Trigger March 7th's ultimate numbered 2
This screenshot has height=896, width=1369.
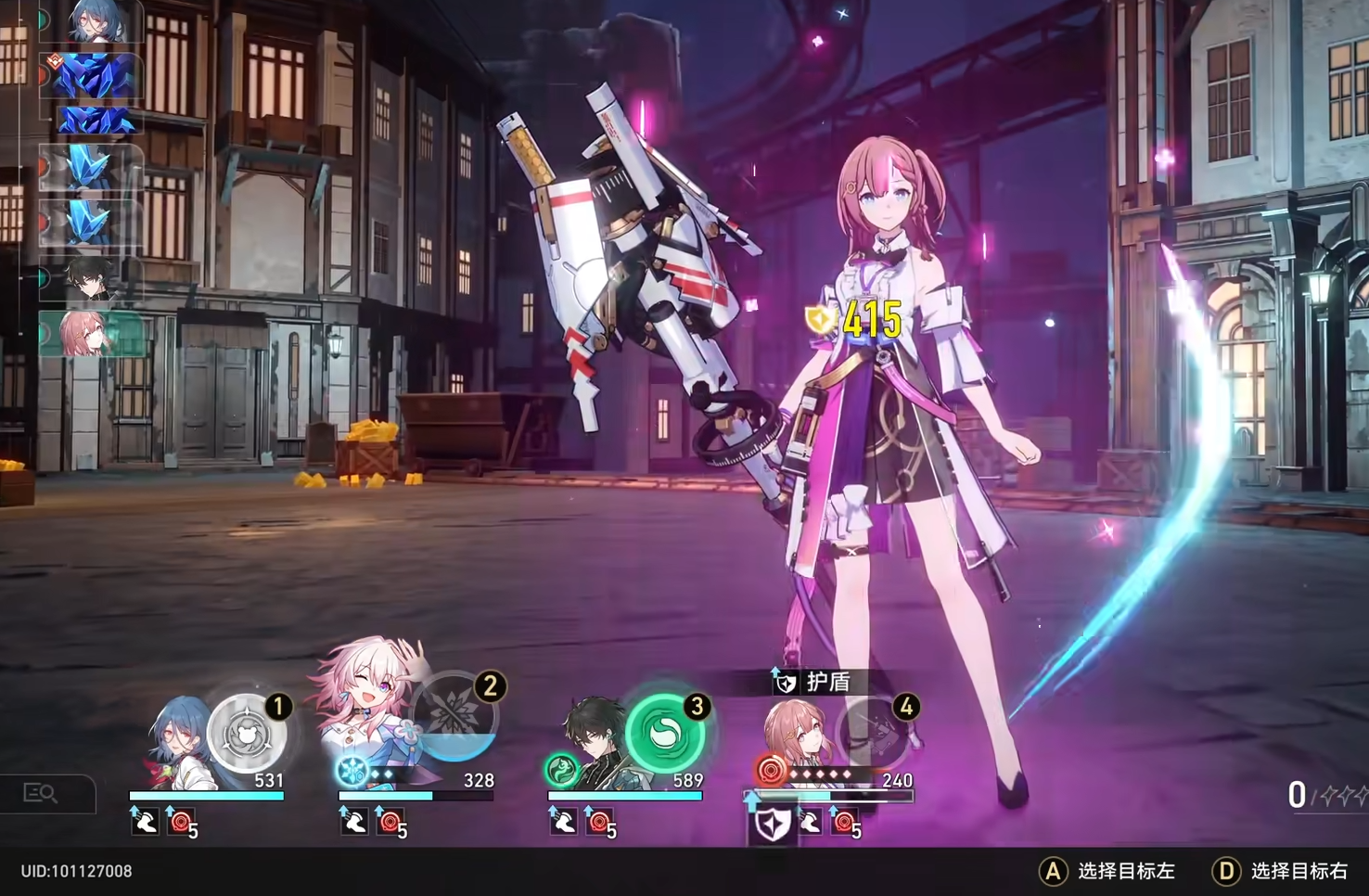click(x=454, y=716)
